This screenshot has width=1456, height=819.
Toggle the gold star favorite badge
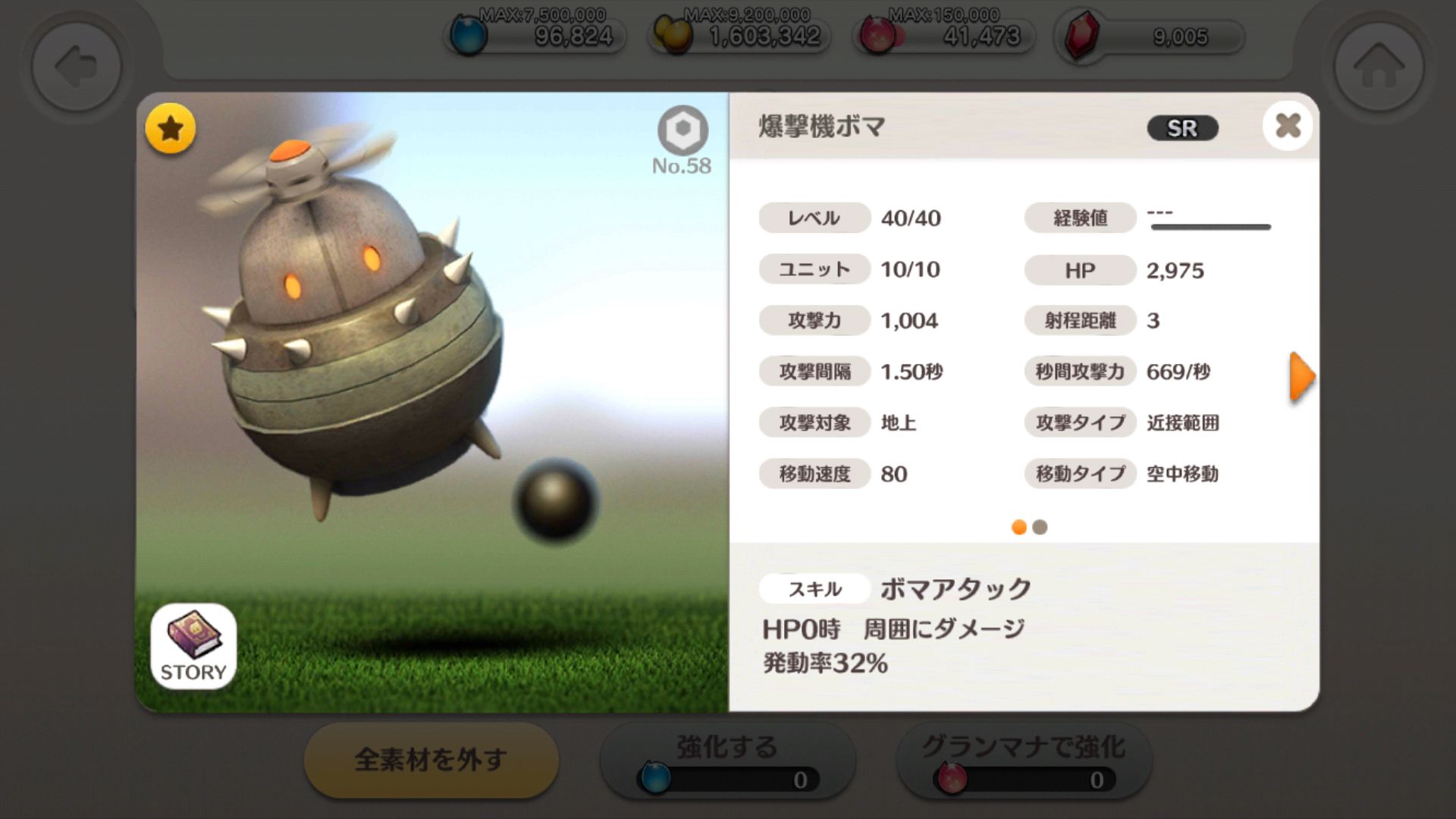pyautogui.click(x=170, y=129)
